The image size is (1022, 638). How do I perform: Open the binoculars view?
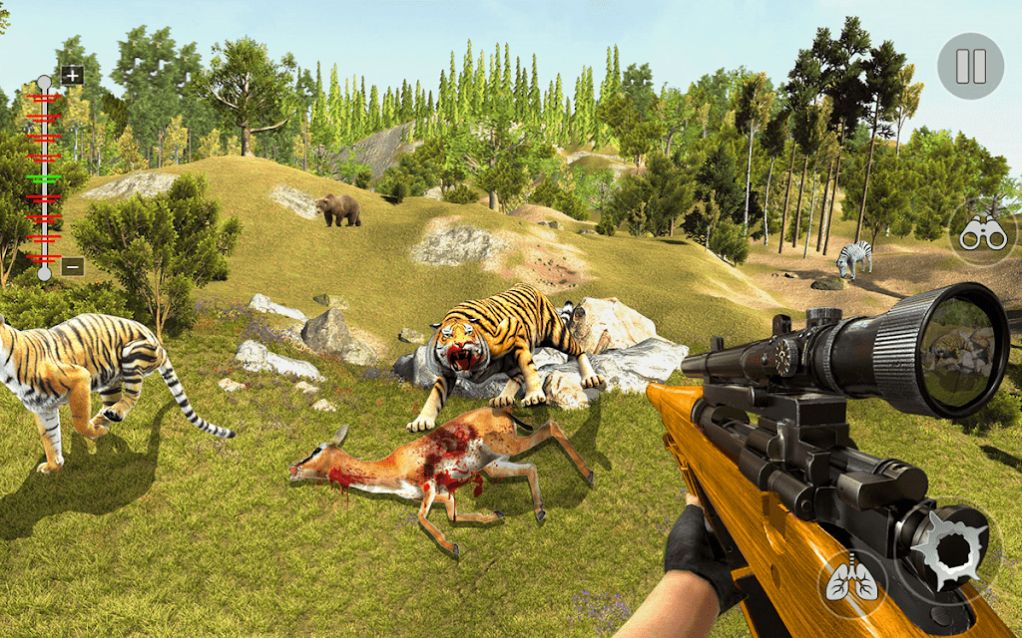tap(981, 234)
